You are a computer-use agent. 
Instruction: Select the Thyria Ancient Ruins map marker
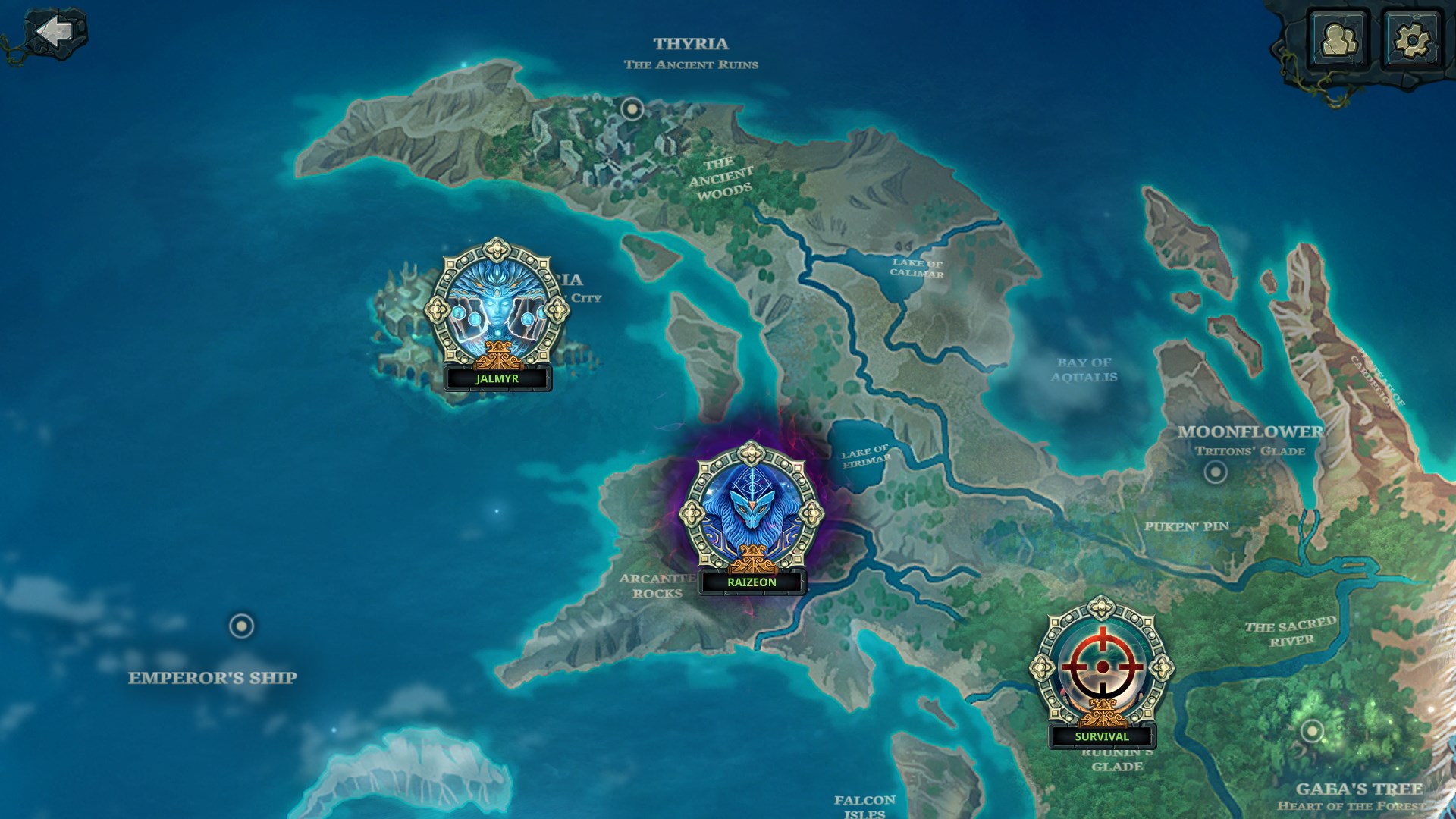tap(632, 108)
